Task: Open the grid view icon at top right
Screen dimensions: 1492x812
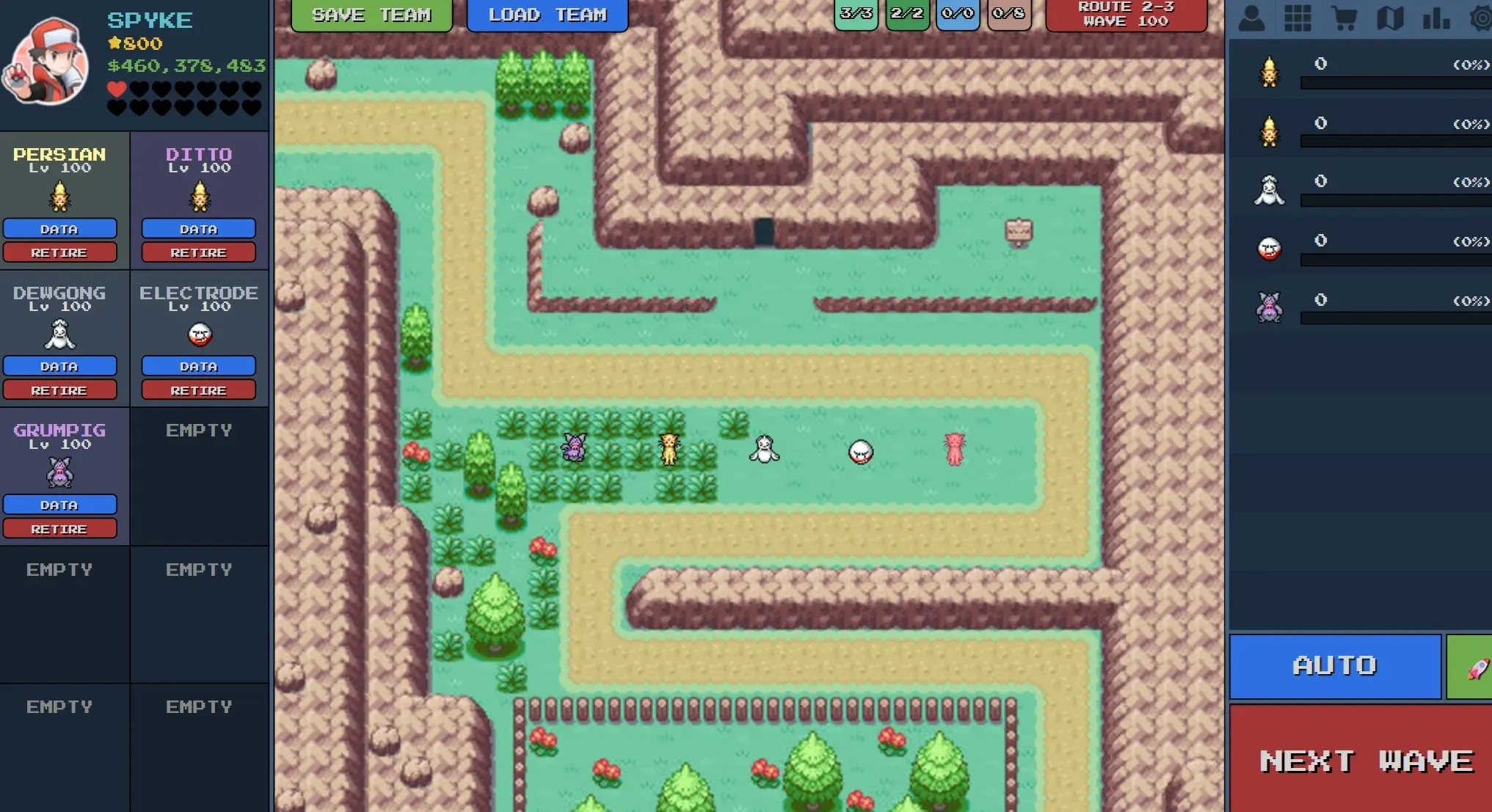Action: point(1298,18)
